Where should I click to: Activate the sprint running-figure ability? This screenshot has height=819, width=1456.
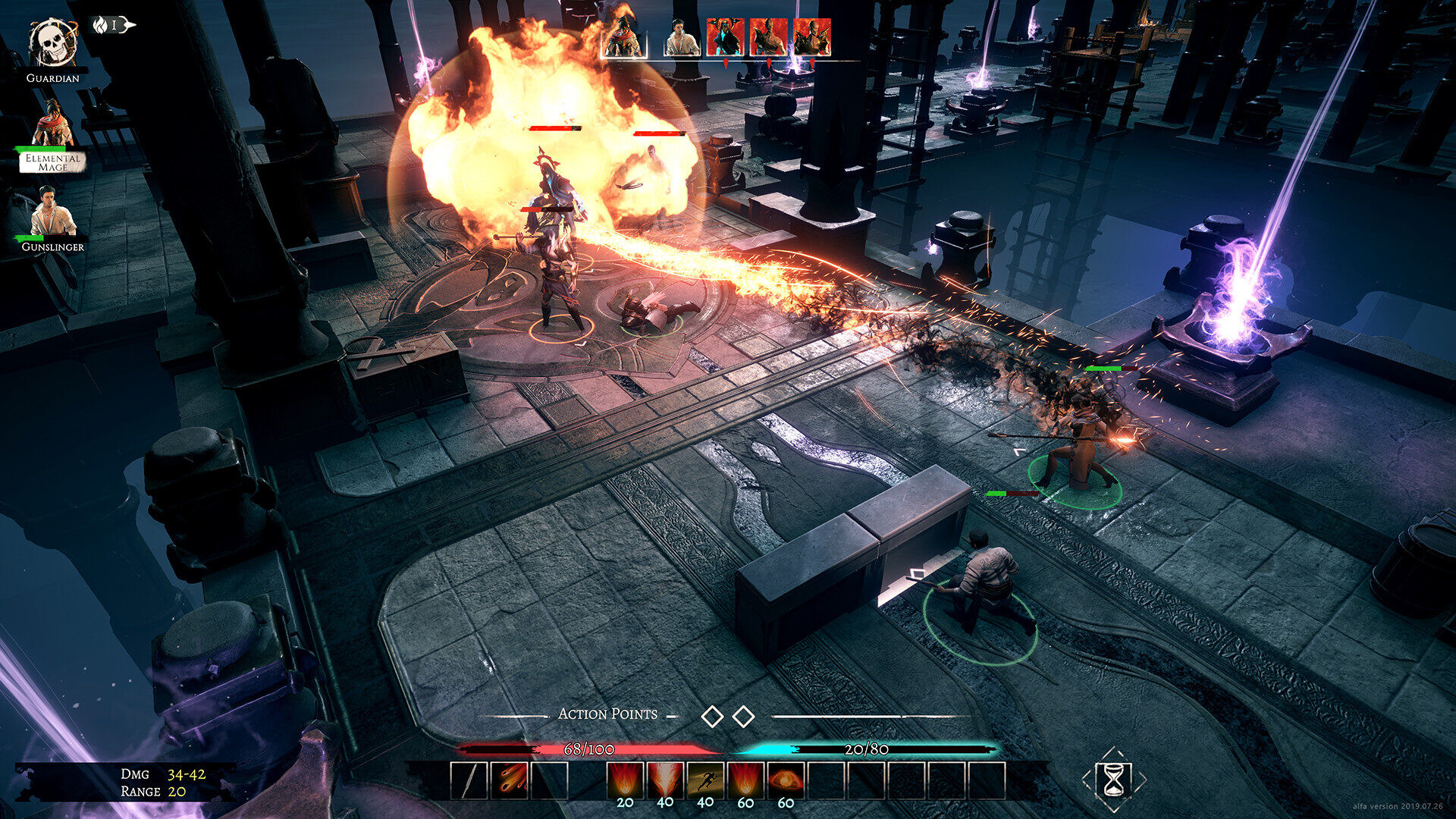point(705,780)
